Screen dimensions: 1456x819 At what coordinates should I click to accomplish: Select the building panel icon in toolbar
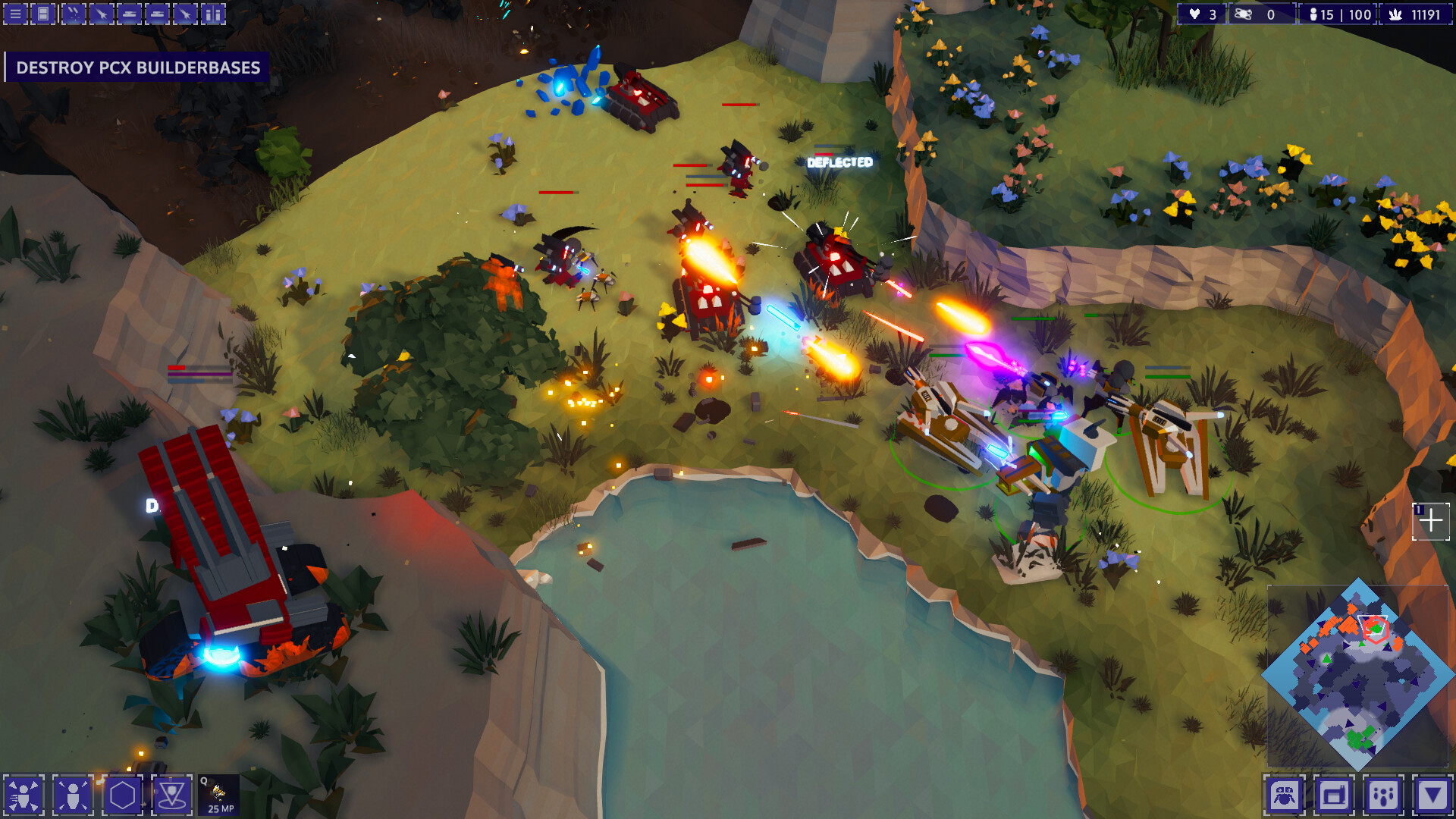click(42, 14)
